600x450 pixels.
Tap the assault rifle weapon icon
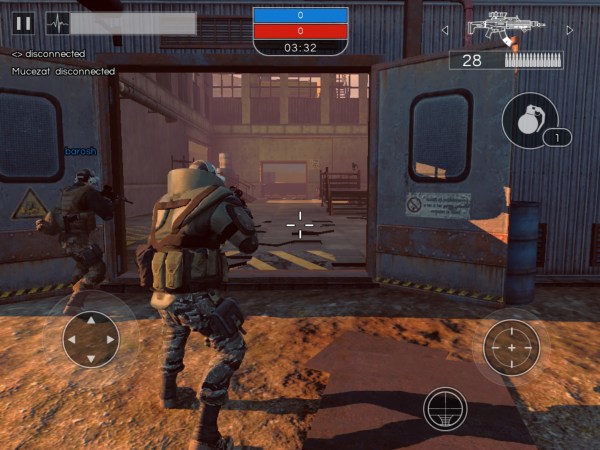505,27
